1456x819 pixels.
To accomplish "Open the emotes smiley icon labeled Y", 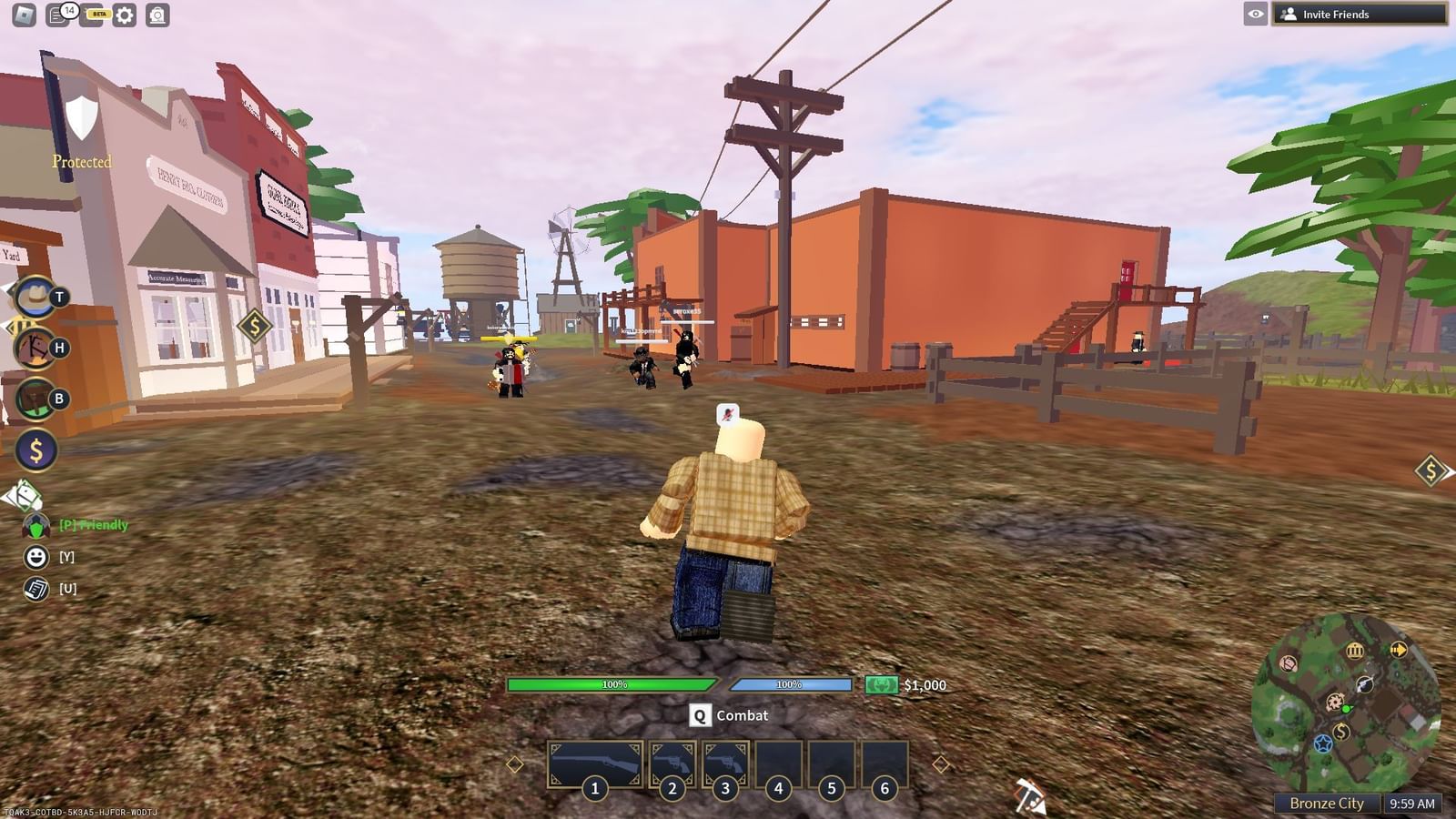I will click(35, 555).
